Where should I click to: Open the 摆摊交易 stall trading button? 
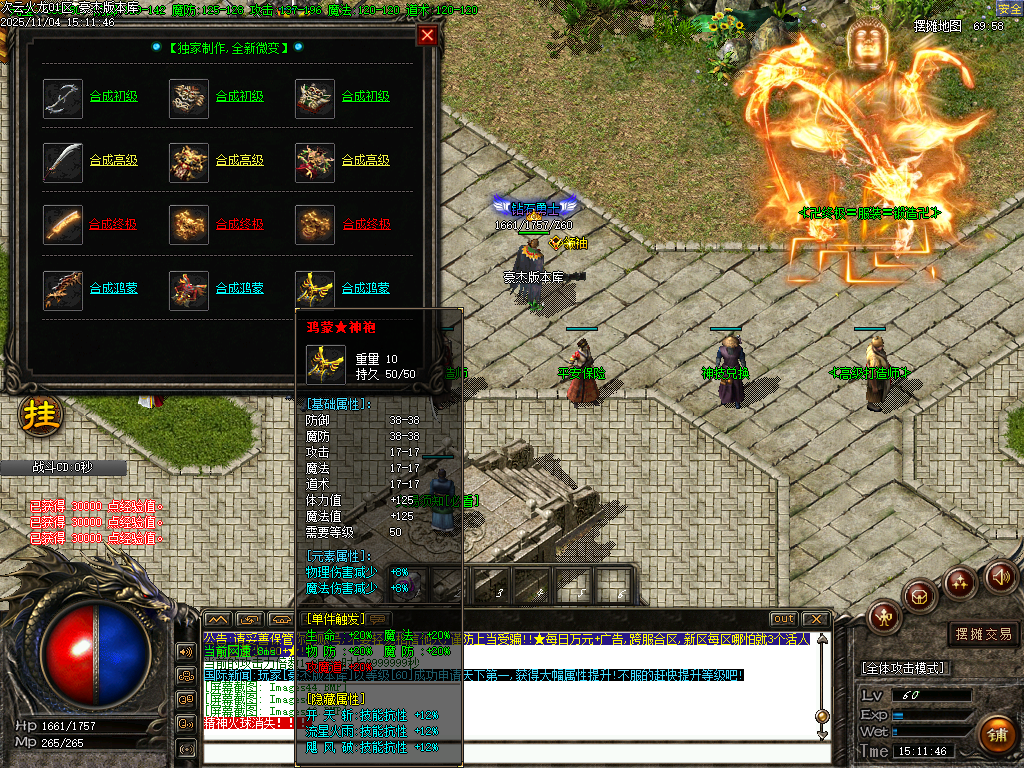coord(984,634)
